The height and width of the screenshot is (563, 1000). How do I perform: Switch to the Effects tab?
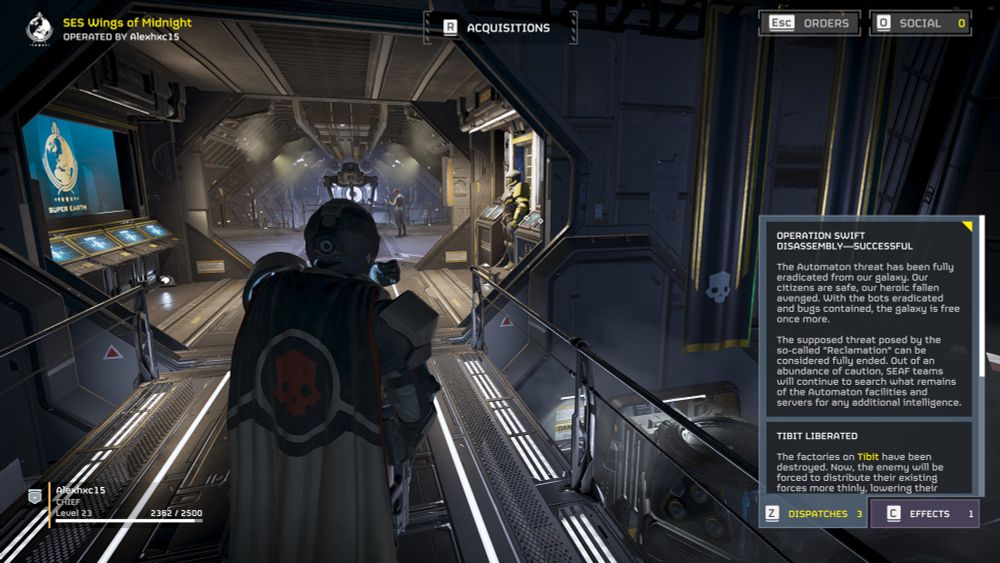click(925, 514)
